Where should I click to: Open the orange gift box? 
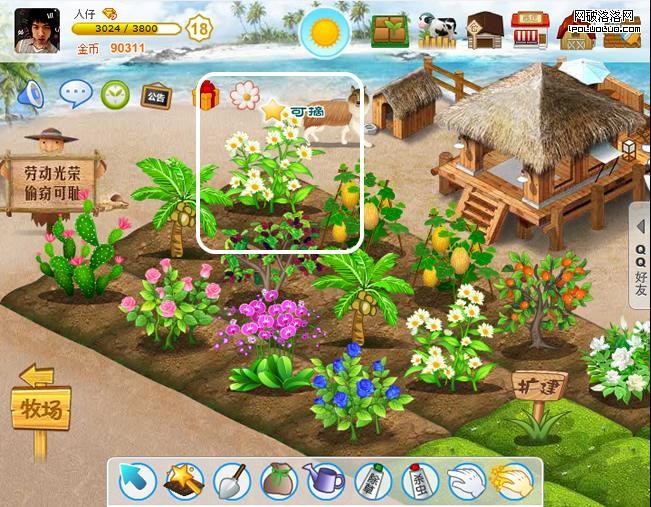[206, 96]
